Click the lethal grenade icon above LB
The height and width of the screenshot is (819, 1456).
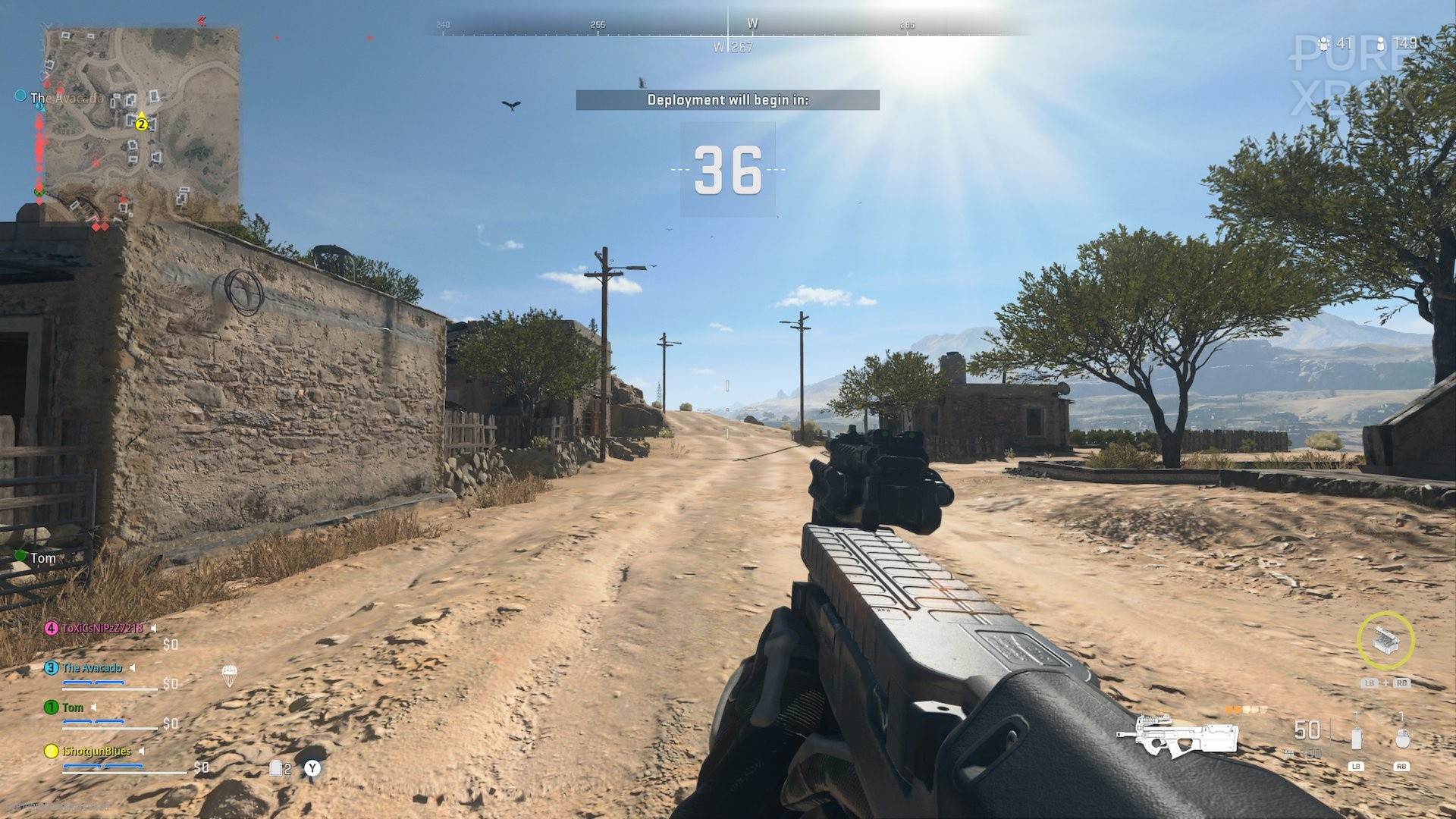(x=1357, y=736)
